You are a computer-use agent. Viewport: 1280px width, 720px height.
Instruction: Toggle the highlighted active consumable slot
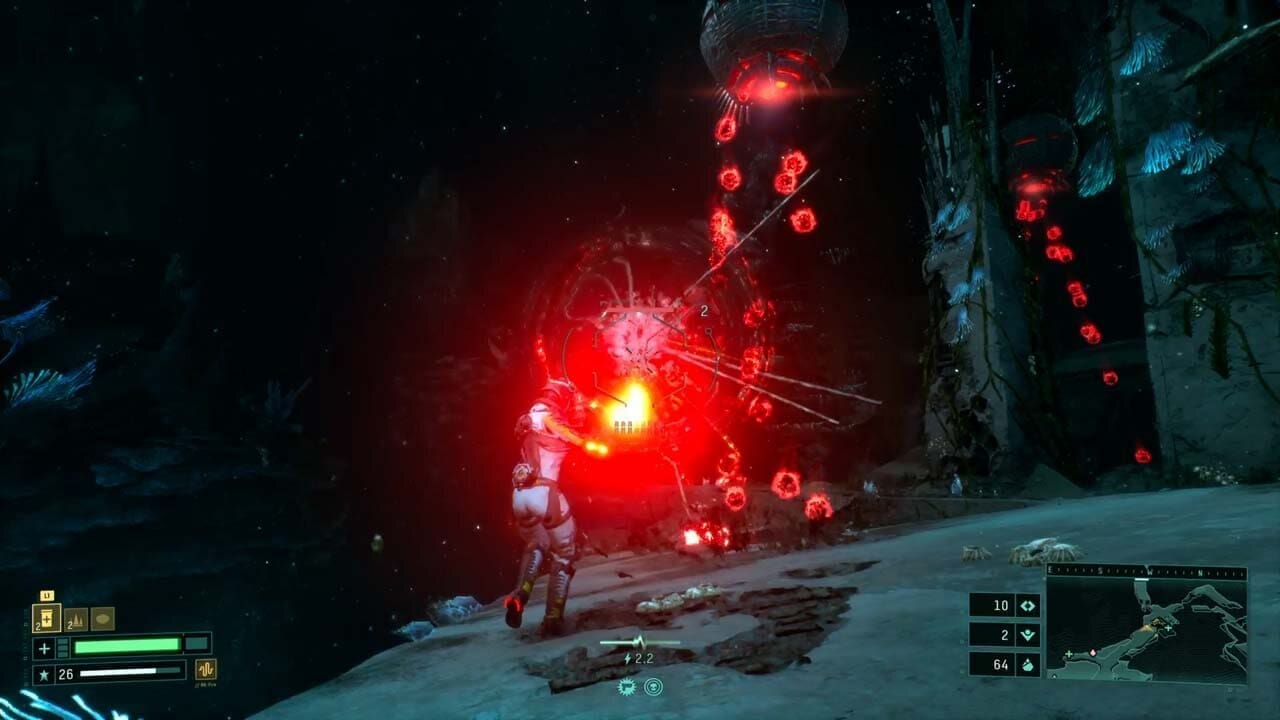(46, 617)
